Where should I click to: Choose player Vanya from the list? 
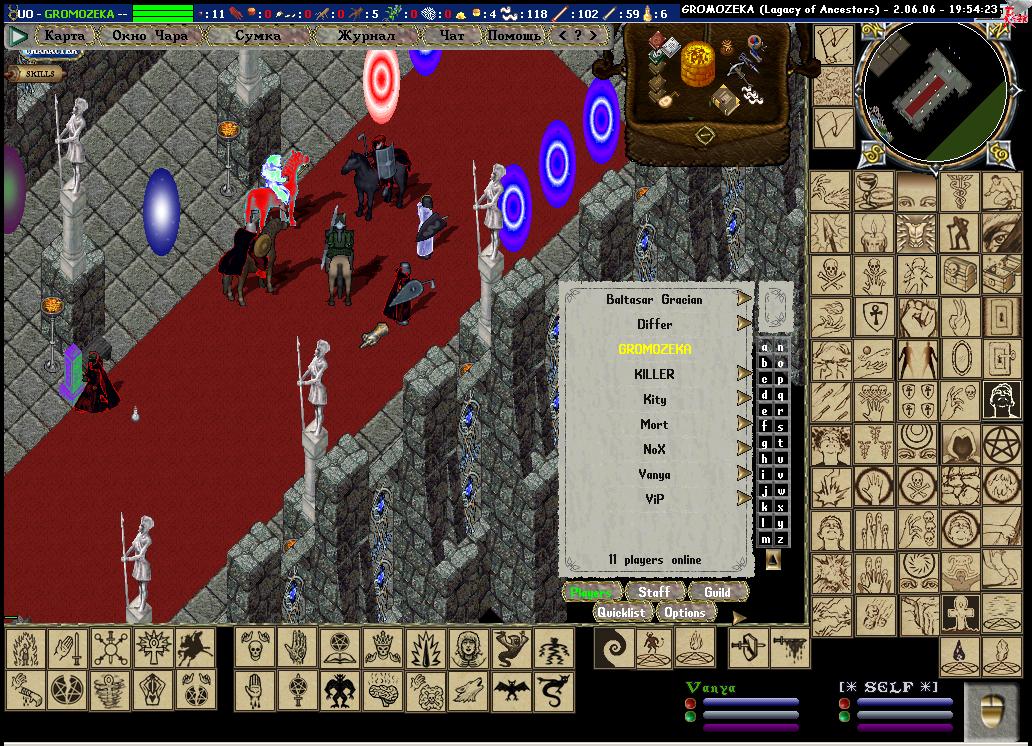click(654, 474)
